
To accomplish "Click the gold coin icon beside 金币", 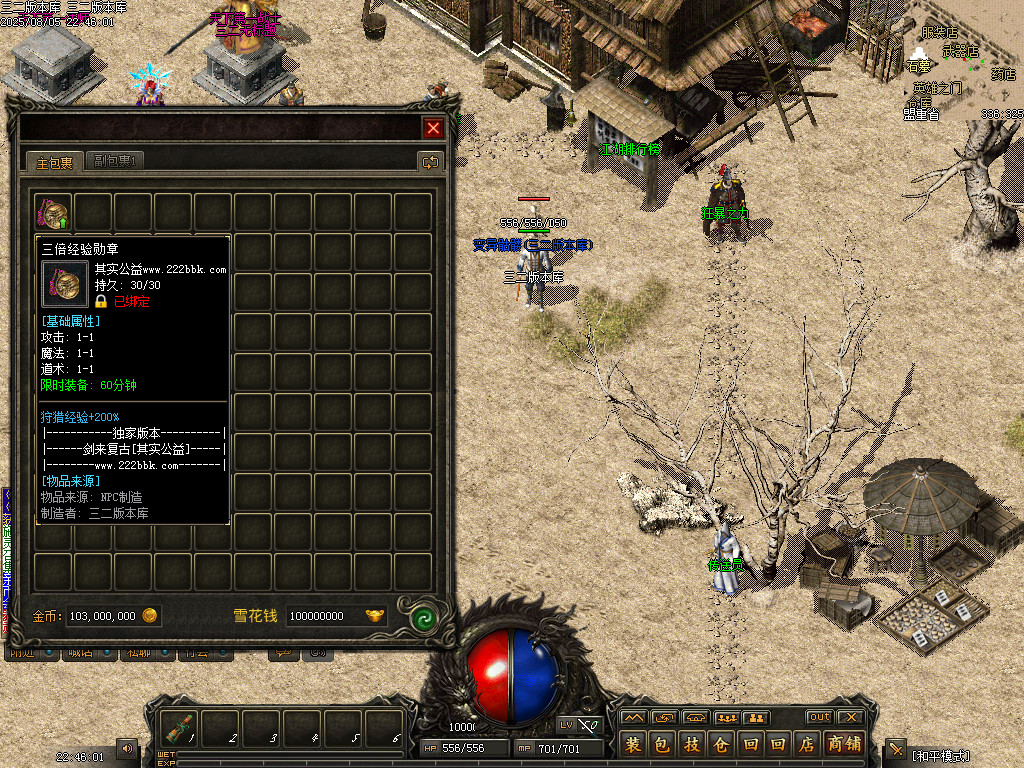I will pos(150,616).
